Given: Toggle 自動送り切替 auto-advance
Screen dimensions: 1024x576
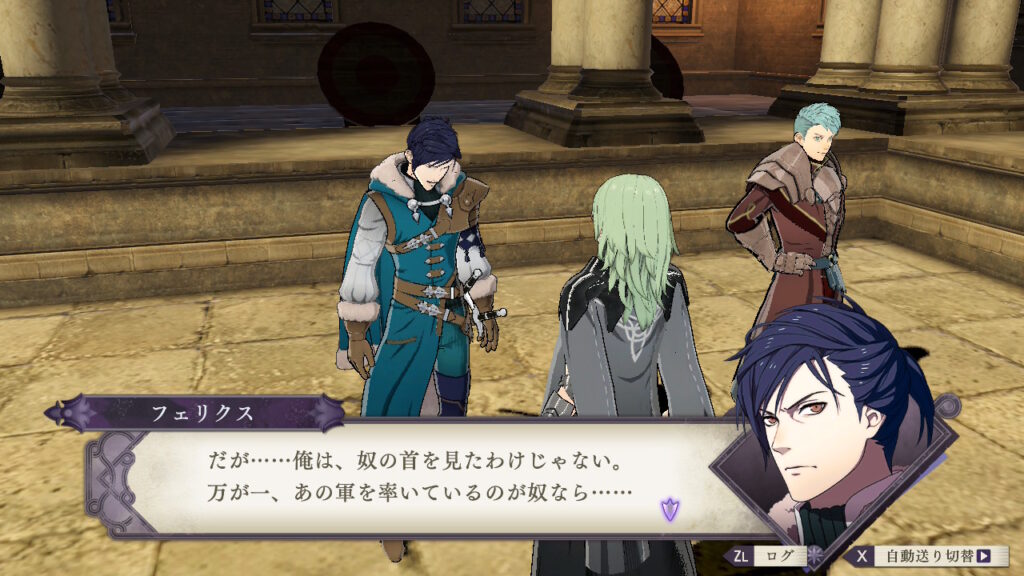Looking at the screenshot, I should pos(927,556).
